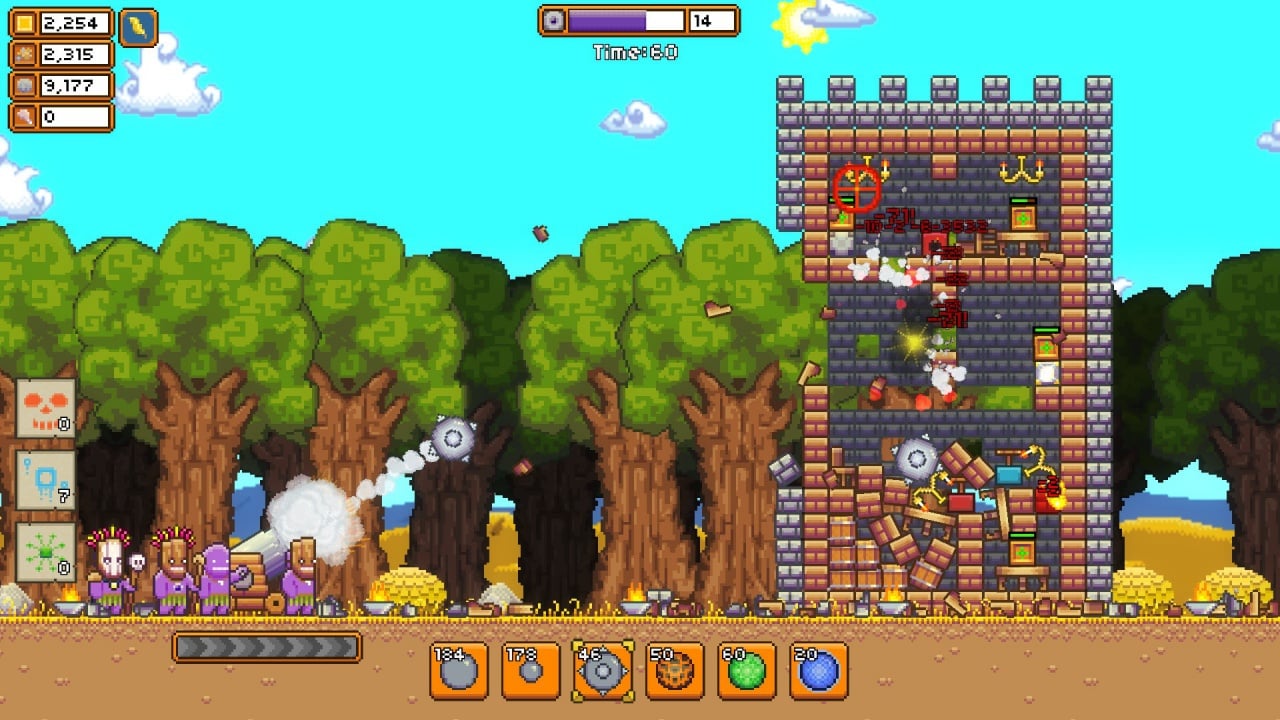The width and height of the screenshot is (1280, 720).
Task: Click the golden feather button
Action: [139, 27]
